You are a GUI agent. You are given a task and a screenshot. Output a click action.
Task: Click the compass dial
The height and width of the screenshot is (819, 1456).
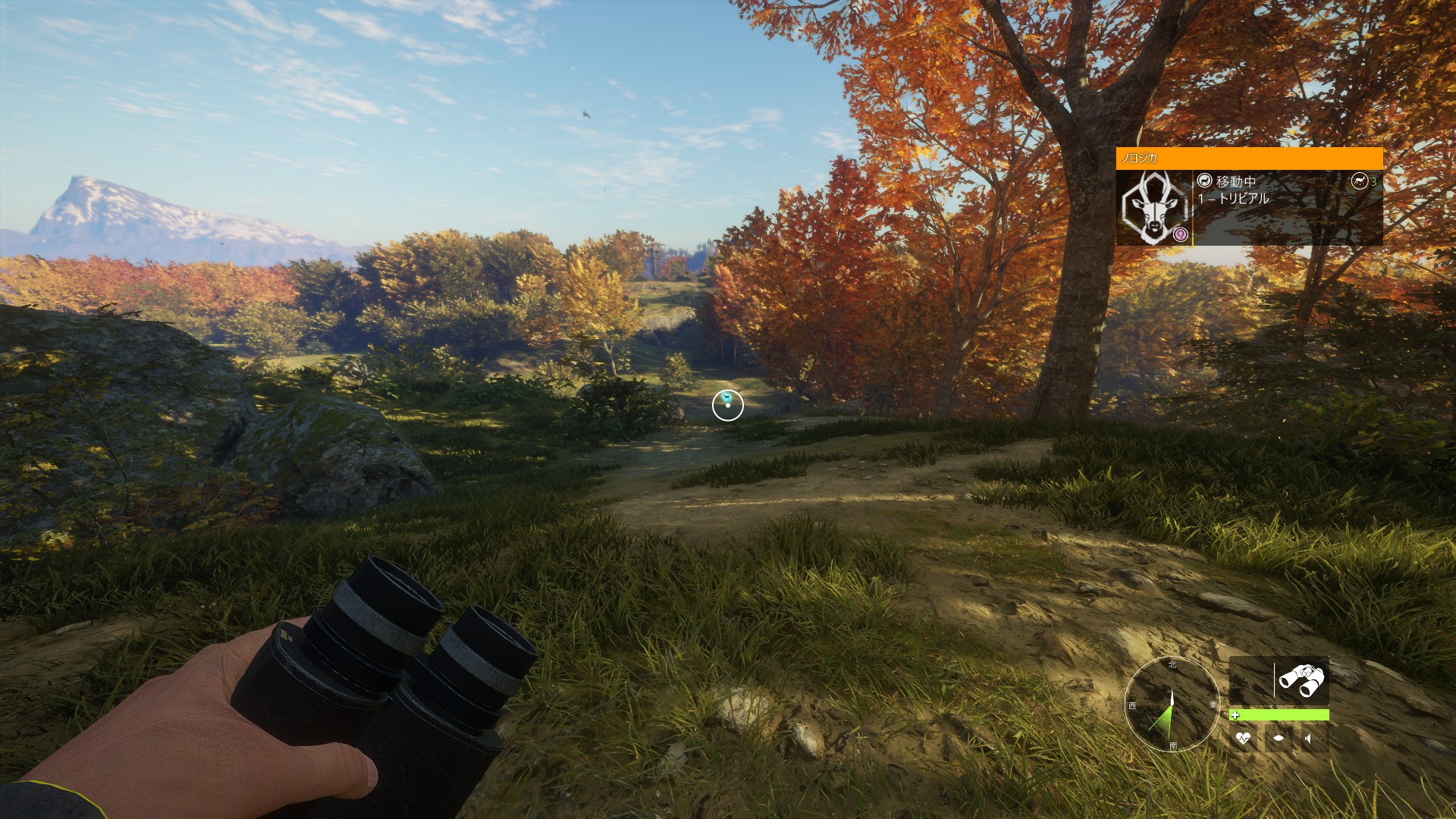[x=1172, y=704]
